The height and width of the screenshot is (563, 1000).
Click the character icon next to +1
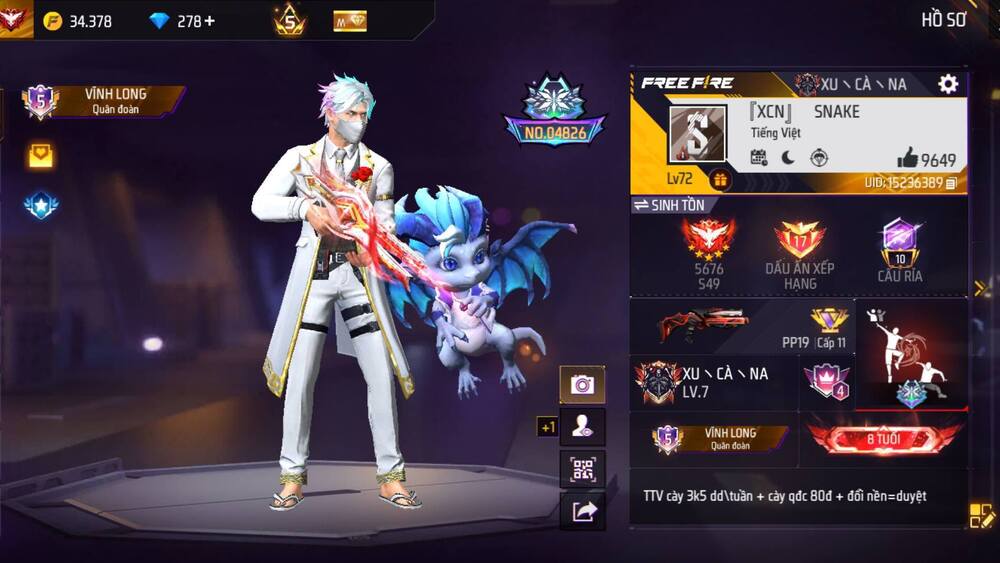tap(581, 427)
